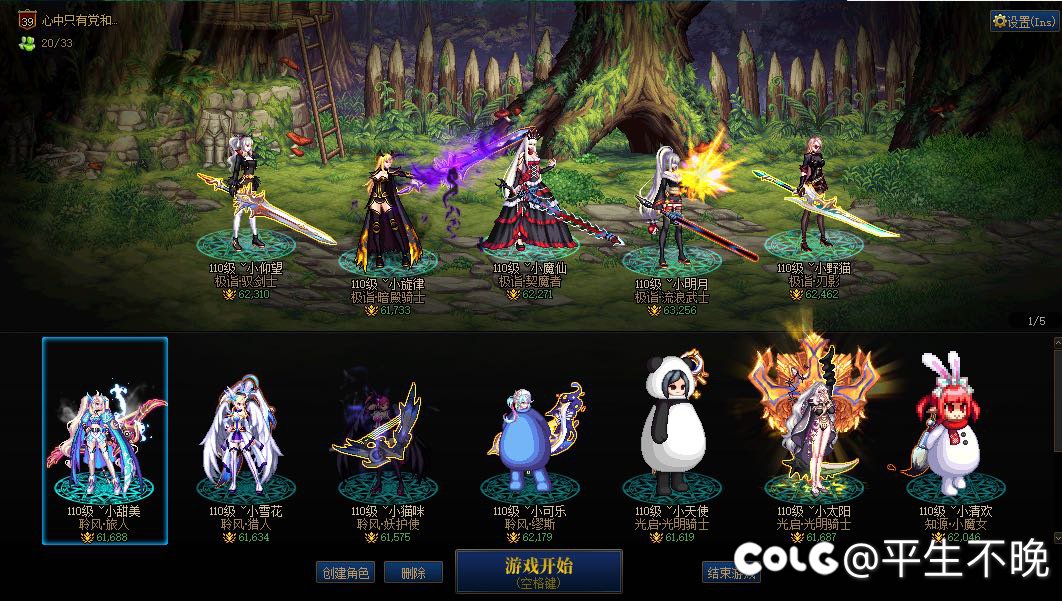This screenshot has width=1062, height=601.
Task: Click the 删除 delete character button
Action: click(x=413, y=573)
